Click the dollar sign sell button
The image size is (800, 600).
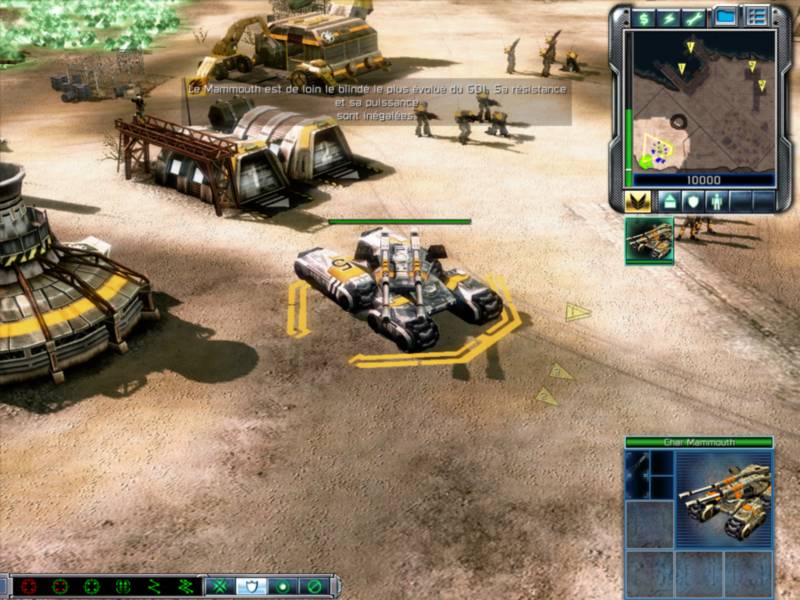[643, 18]
